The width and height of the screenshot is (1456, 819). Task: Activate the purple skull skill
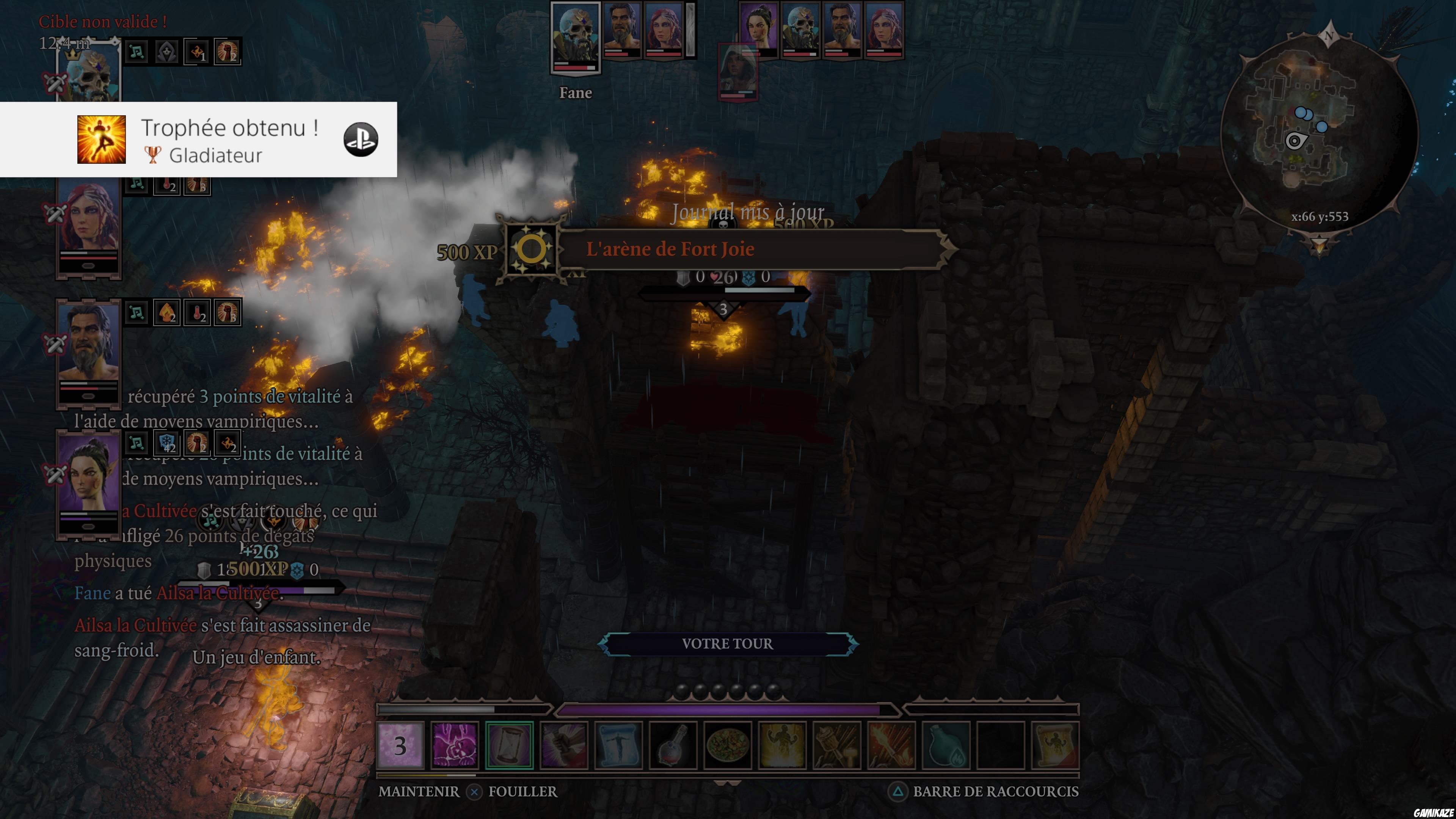pyautogui.click(x=455, y=745)
